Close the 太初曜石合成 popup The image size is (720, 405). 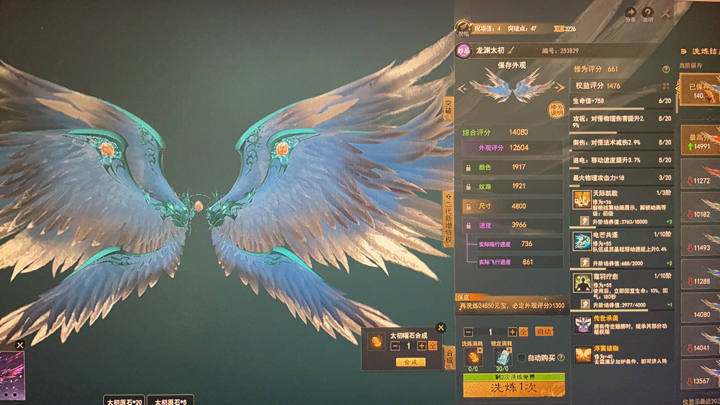pos(441,327)
